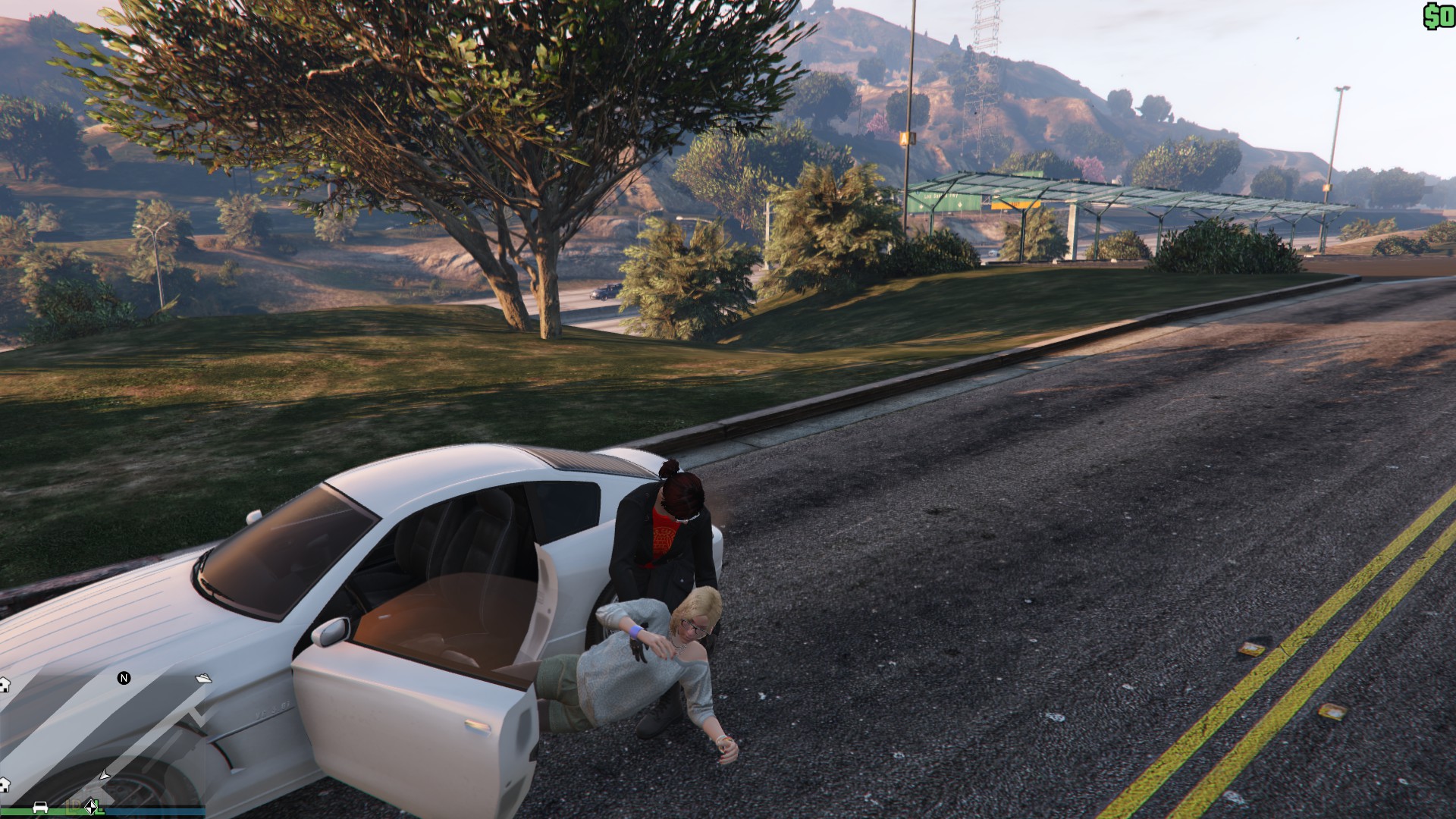Click the white car blip on minimap
Image resolution: width=1456 pixels, height=819 pixels.
pos(41,807)
